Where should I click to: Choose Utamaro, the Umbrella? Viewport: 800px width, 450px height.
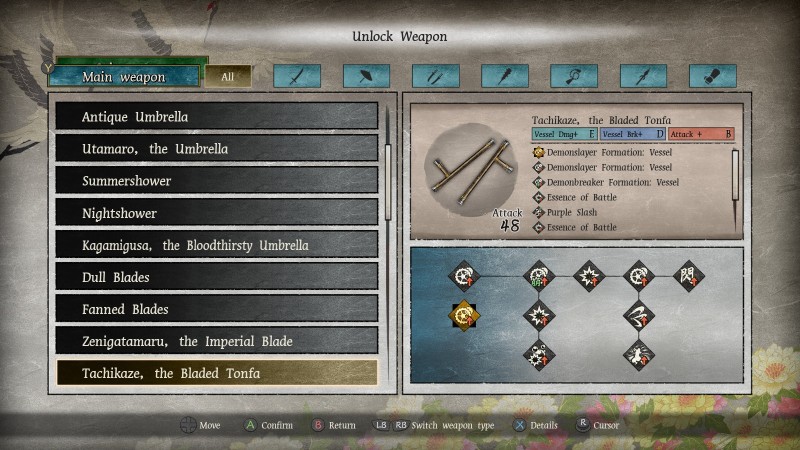[216, 149]
